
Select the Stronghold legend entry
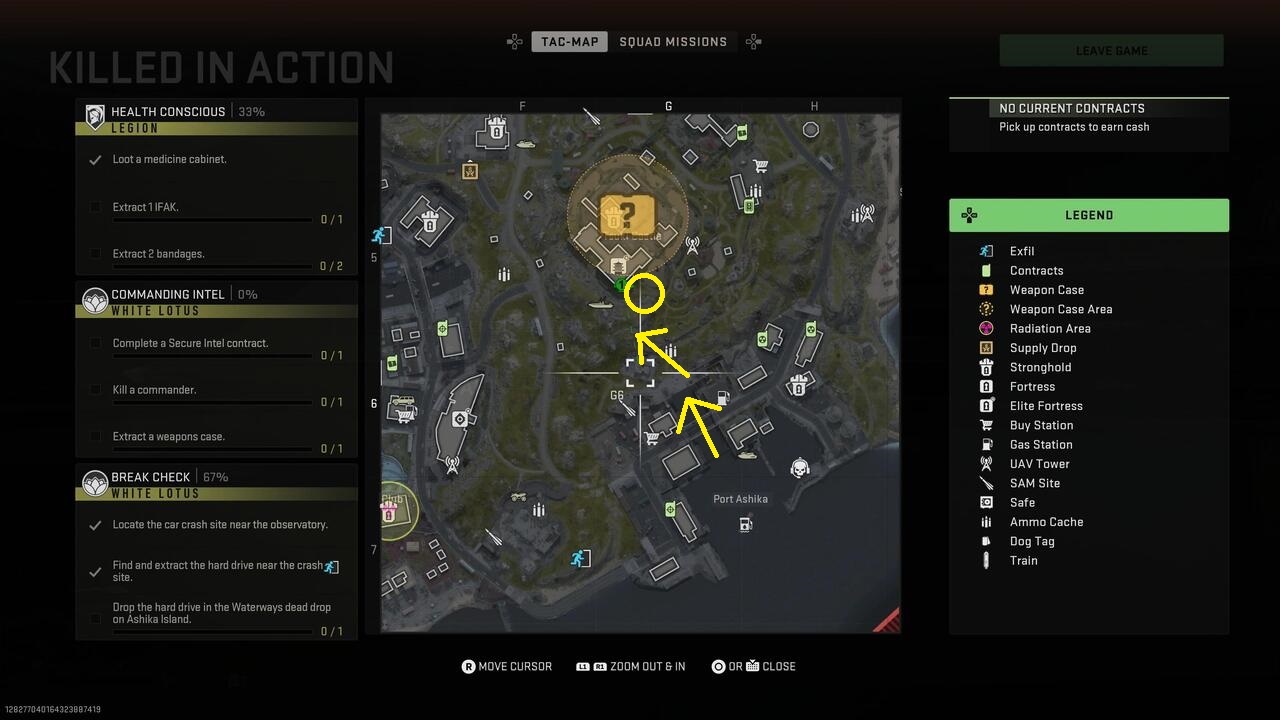[1040, 367]
